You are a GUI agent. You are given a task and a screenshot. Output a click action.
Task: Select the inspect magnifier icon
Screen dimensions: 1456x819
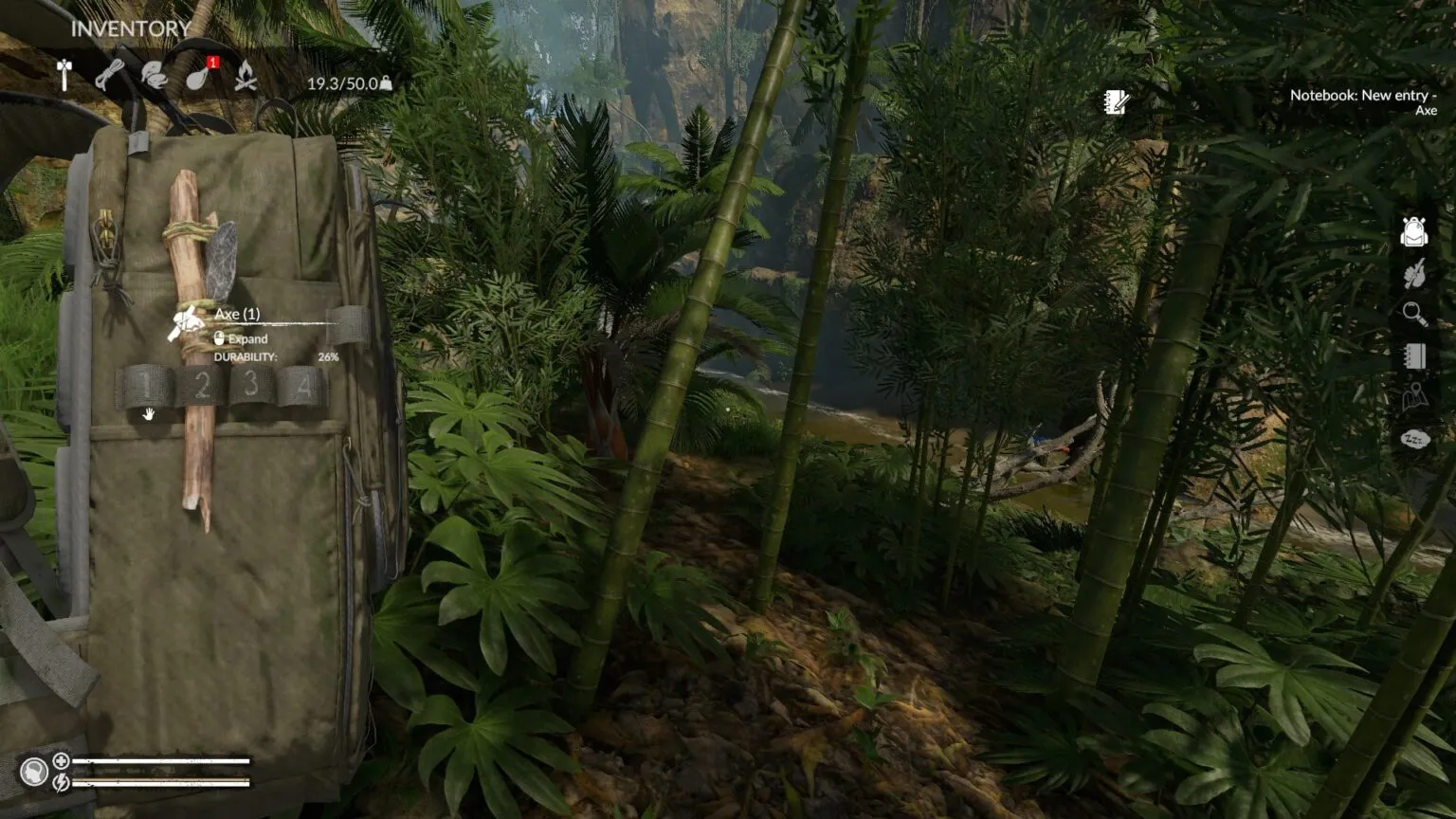(x=1413, y=311)
